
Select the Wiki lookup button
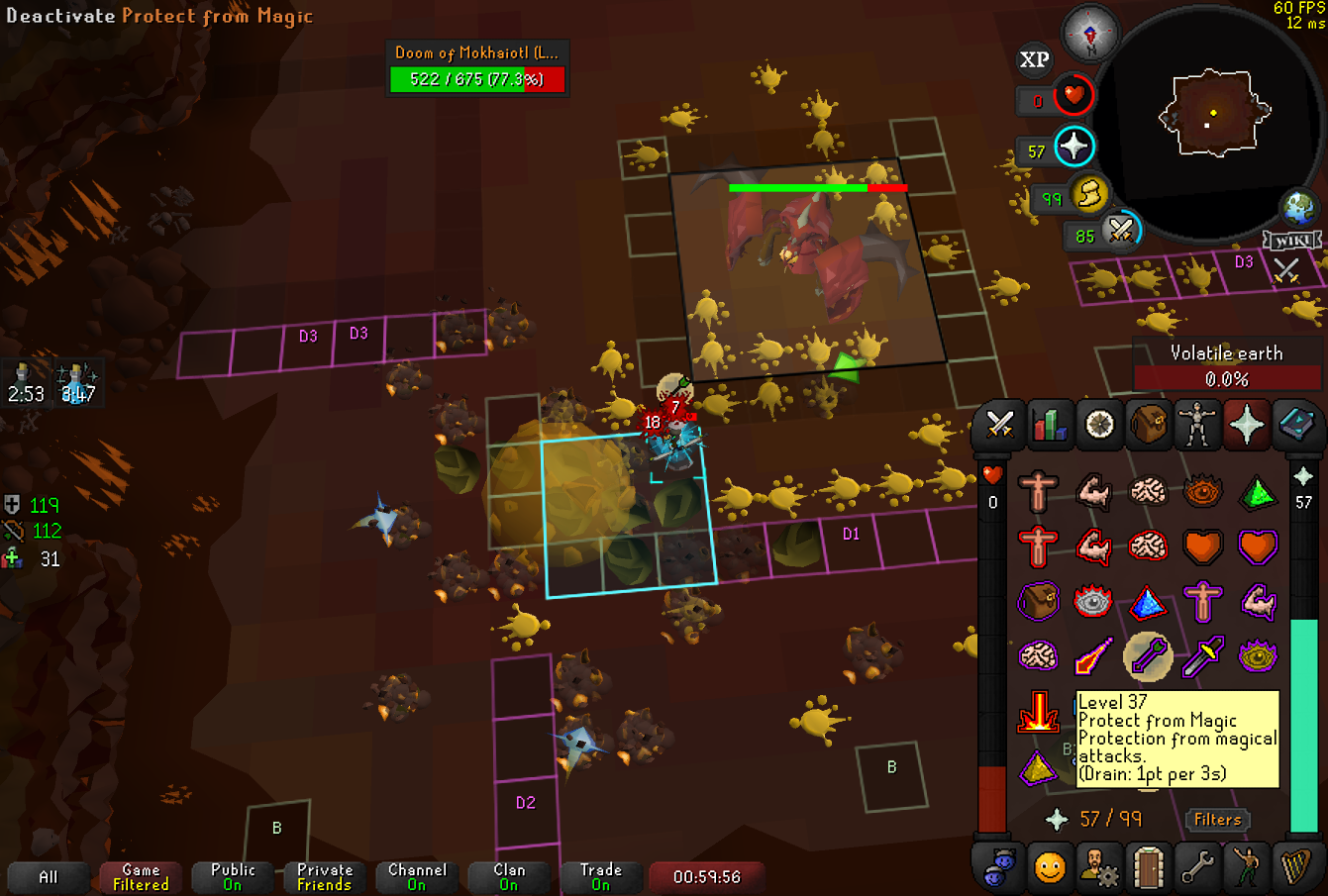(x=1292, y=241)
